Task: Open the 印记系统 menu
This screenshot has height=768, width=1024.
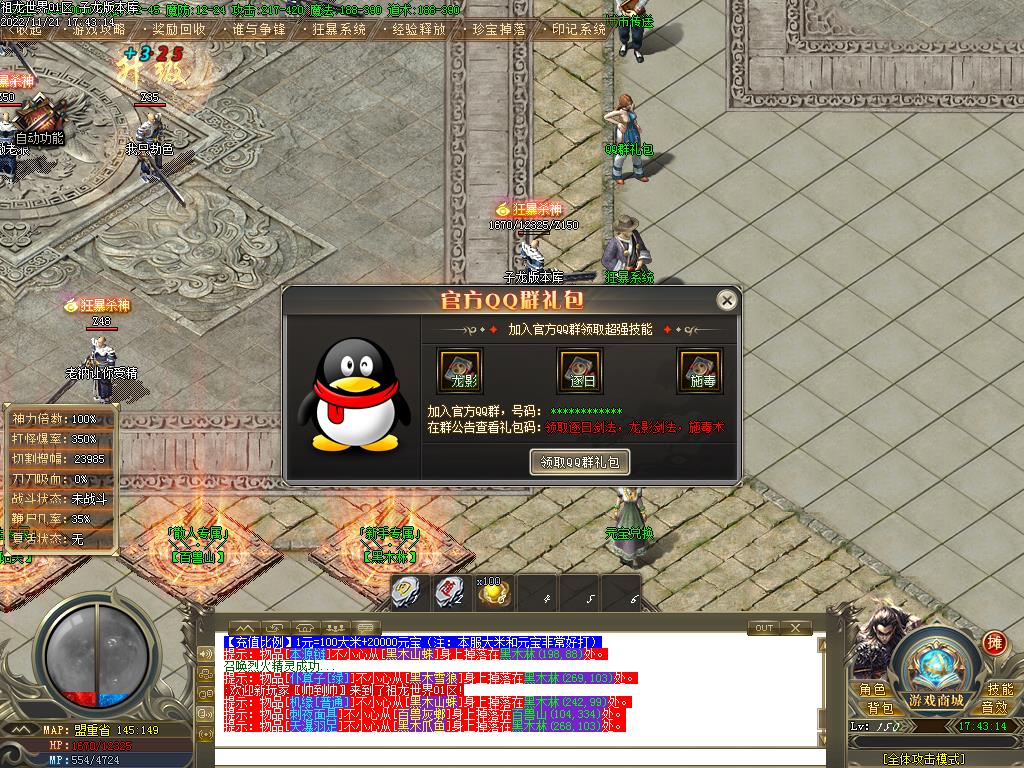Action: point(579,29)
